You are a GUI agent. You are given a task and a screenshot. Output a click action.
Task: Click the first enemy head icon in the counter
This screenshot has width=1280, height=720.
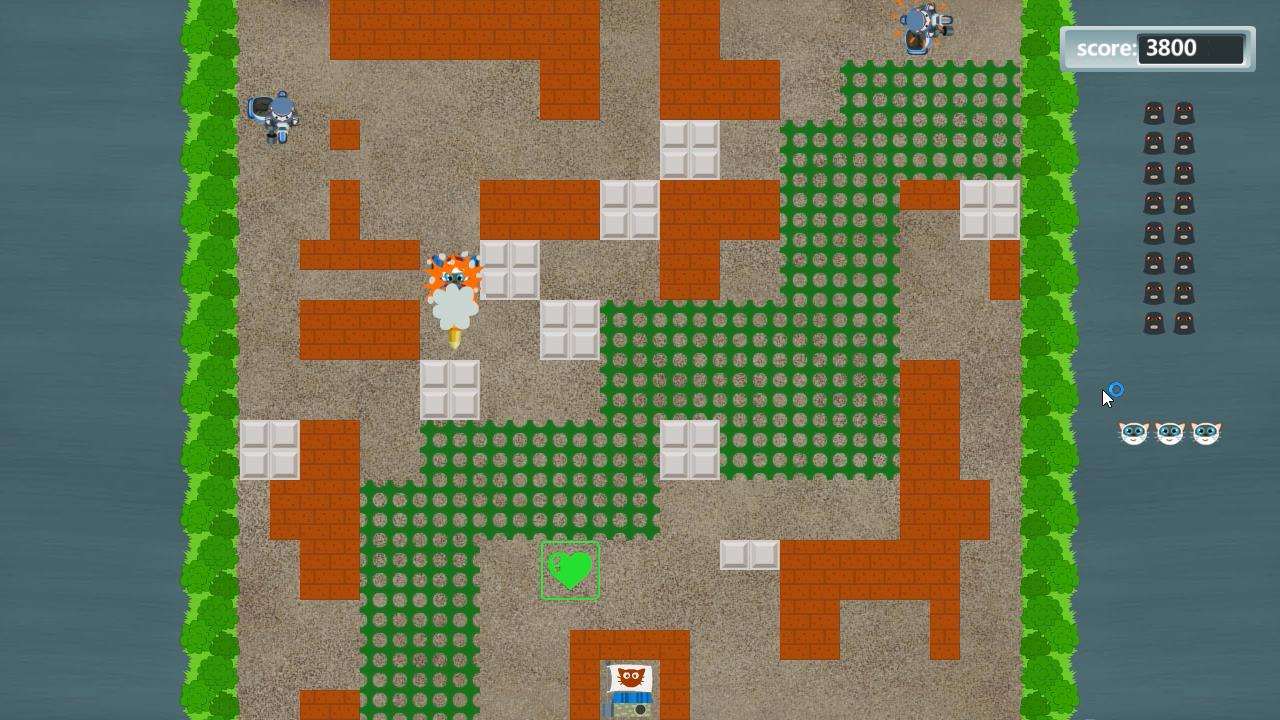click(x=1155, y=112)
